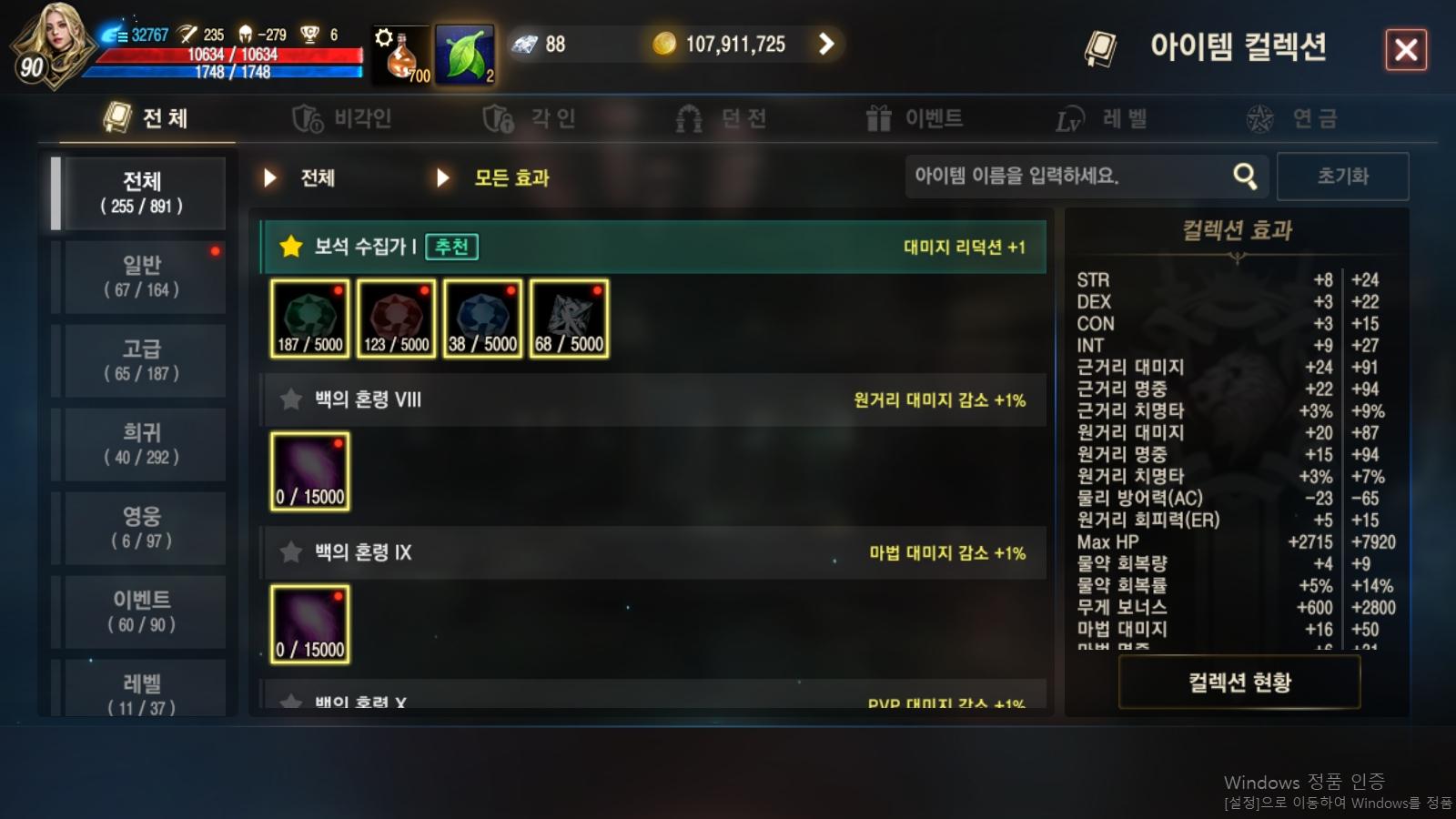The image size is (1456, 819).
Task: Click the blue crystal currency icon showing 88
Action: point(522,43)
